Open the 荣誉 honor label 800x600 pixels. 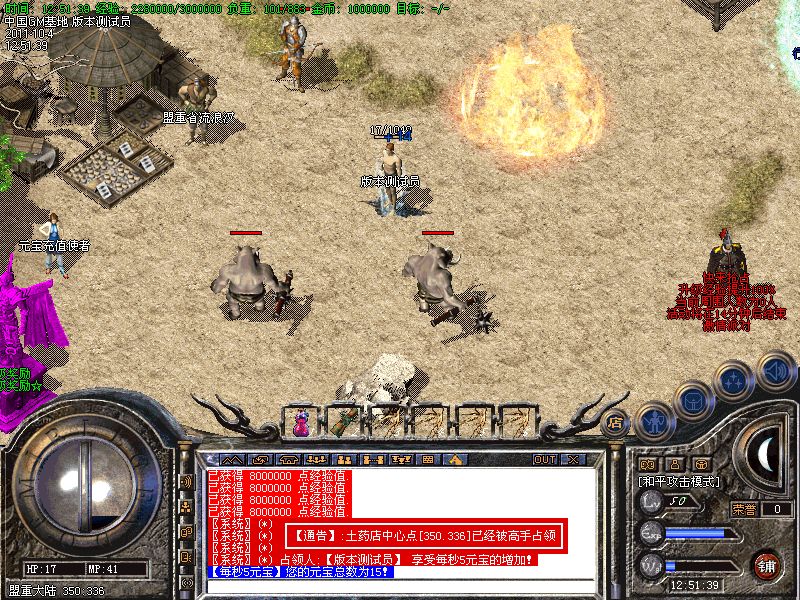pos(744,508)
